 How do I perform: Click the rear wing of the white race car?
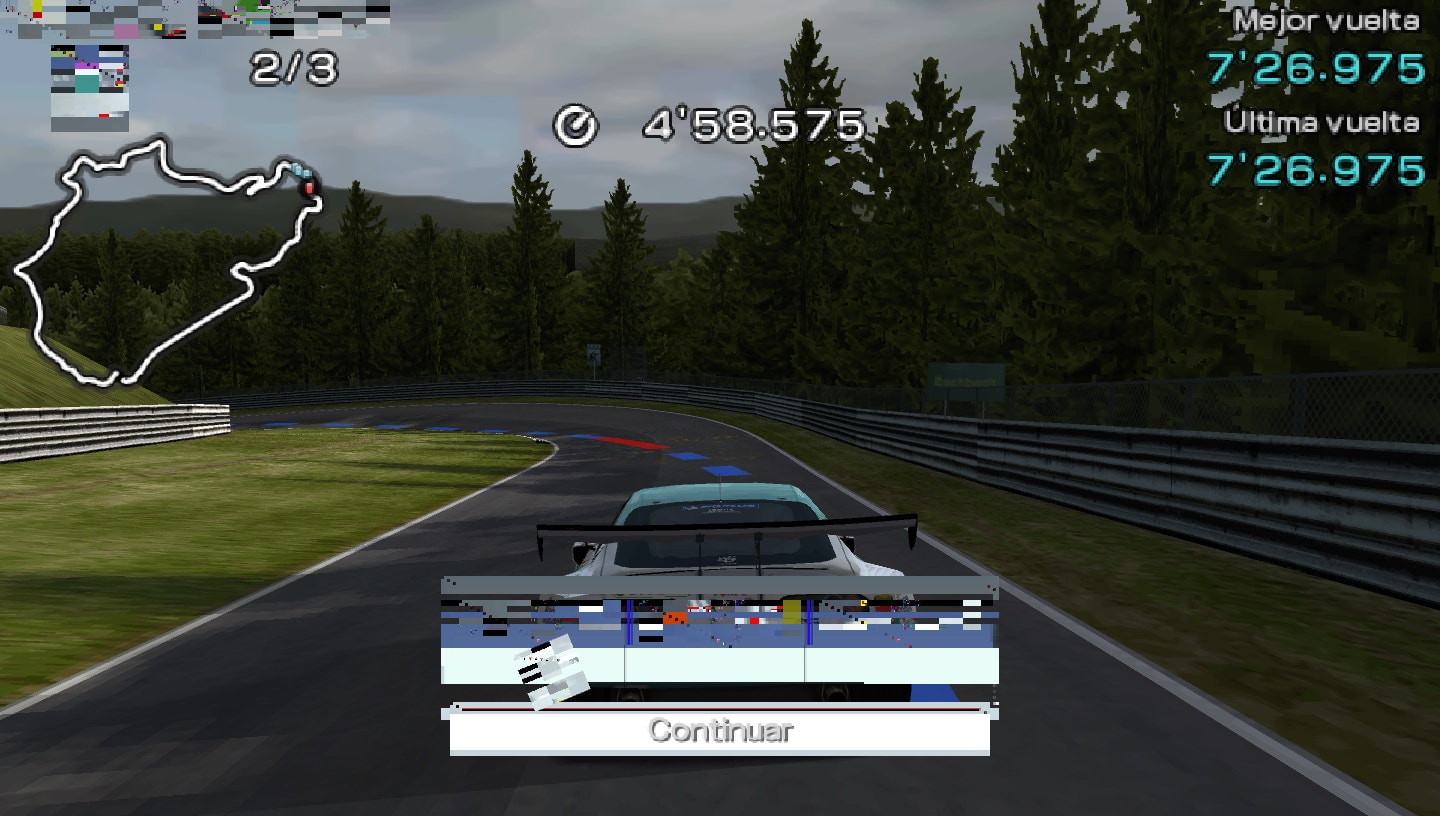[x=725, y=525]
